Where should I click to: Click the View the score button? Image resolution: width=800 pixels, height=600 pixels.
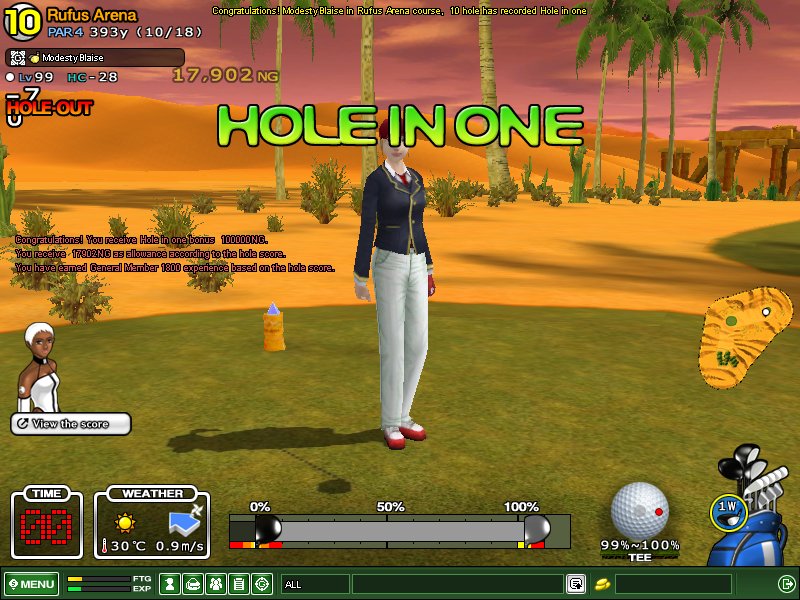coord(71,424)
